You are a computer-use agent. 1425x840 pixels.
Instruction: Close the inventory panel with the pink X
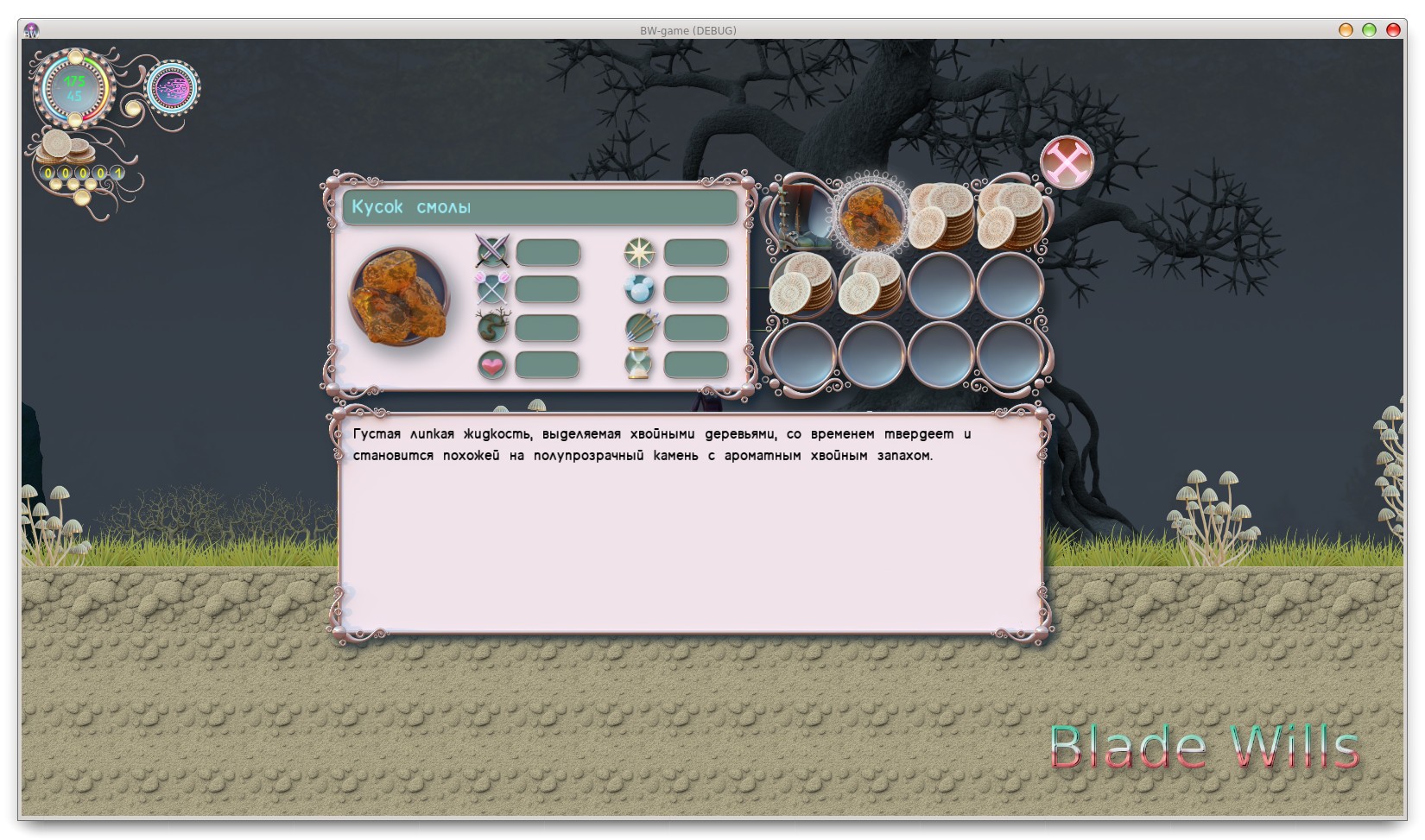(1067, 161)
